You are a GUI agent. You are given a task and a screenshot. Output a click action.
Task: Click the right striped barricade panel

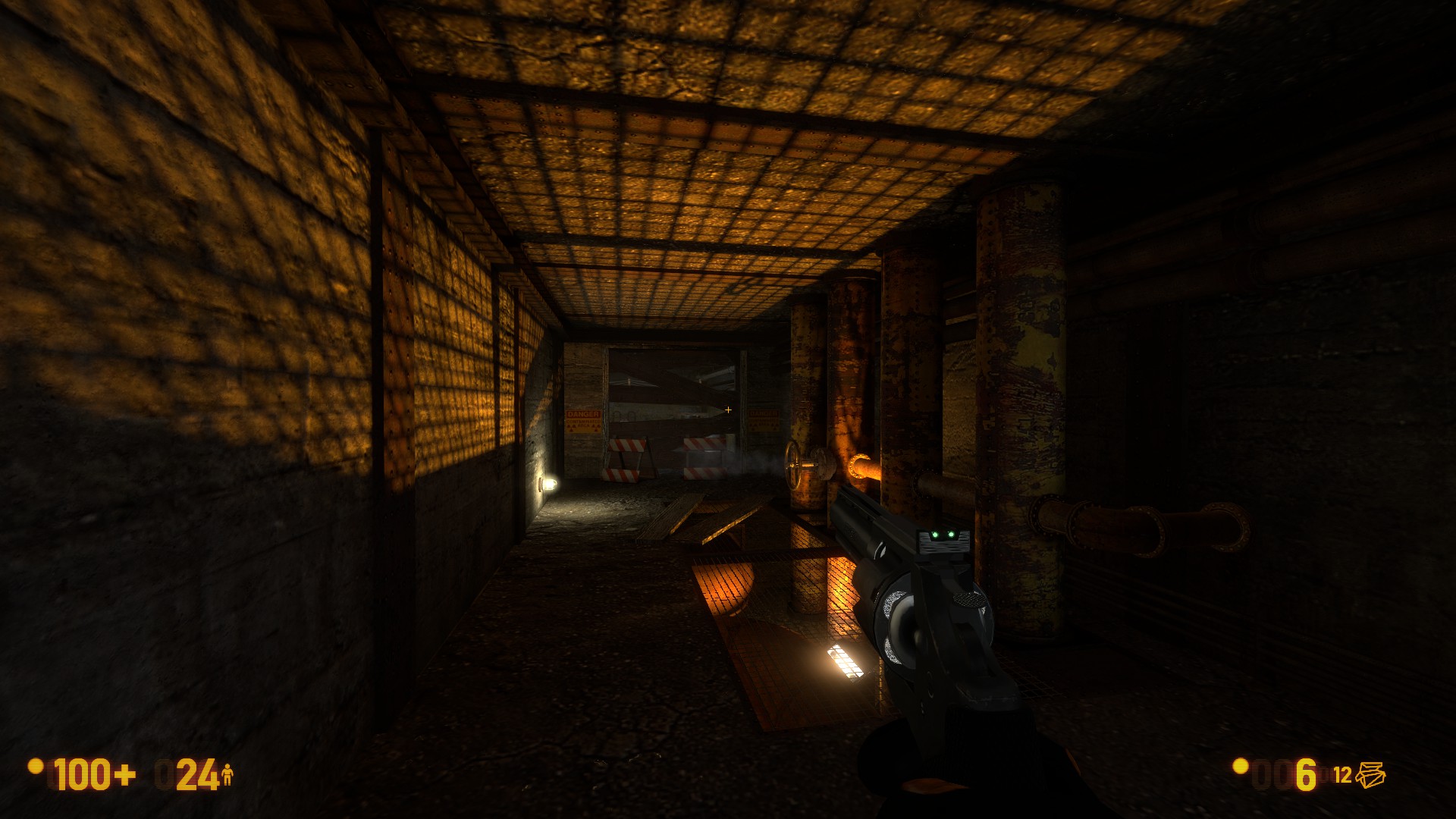tap(704, 446)
